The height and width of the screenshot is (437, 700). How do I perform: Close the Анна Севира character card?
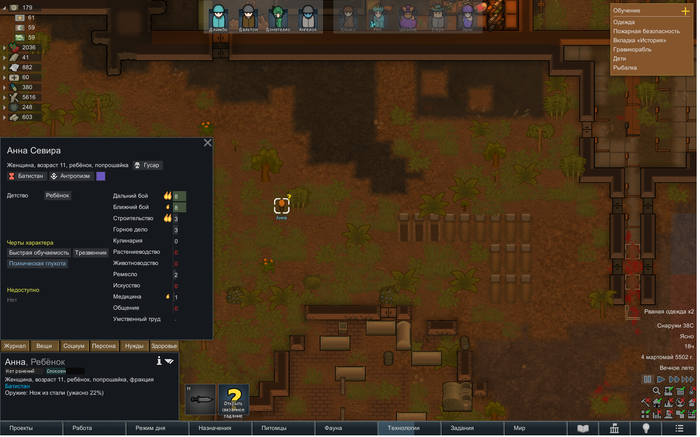point(208,143)
